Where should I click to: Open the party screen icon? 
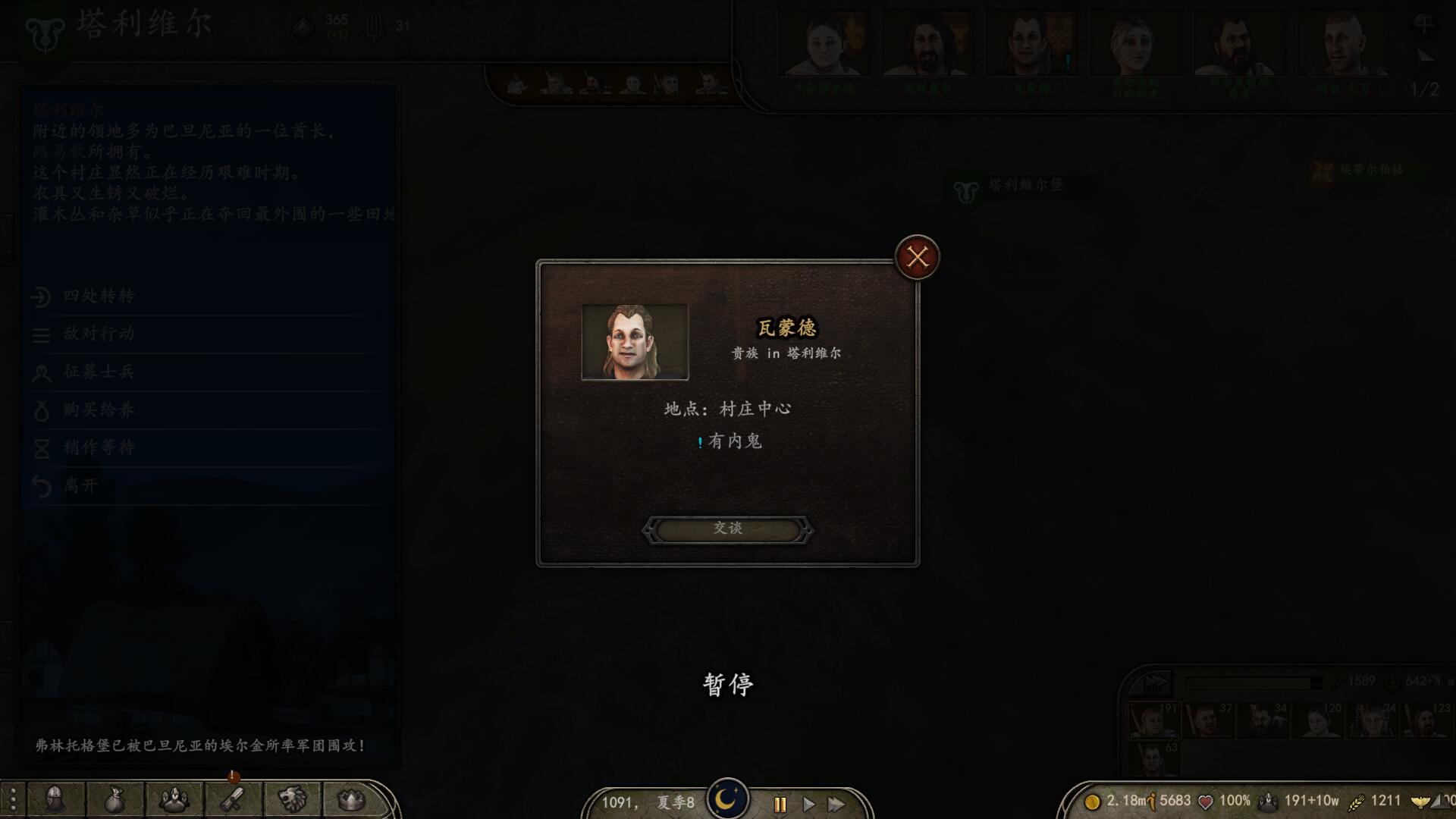[173, 800]
